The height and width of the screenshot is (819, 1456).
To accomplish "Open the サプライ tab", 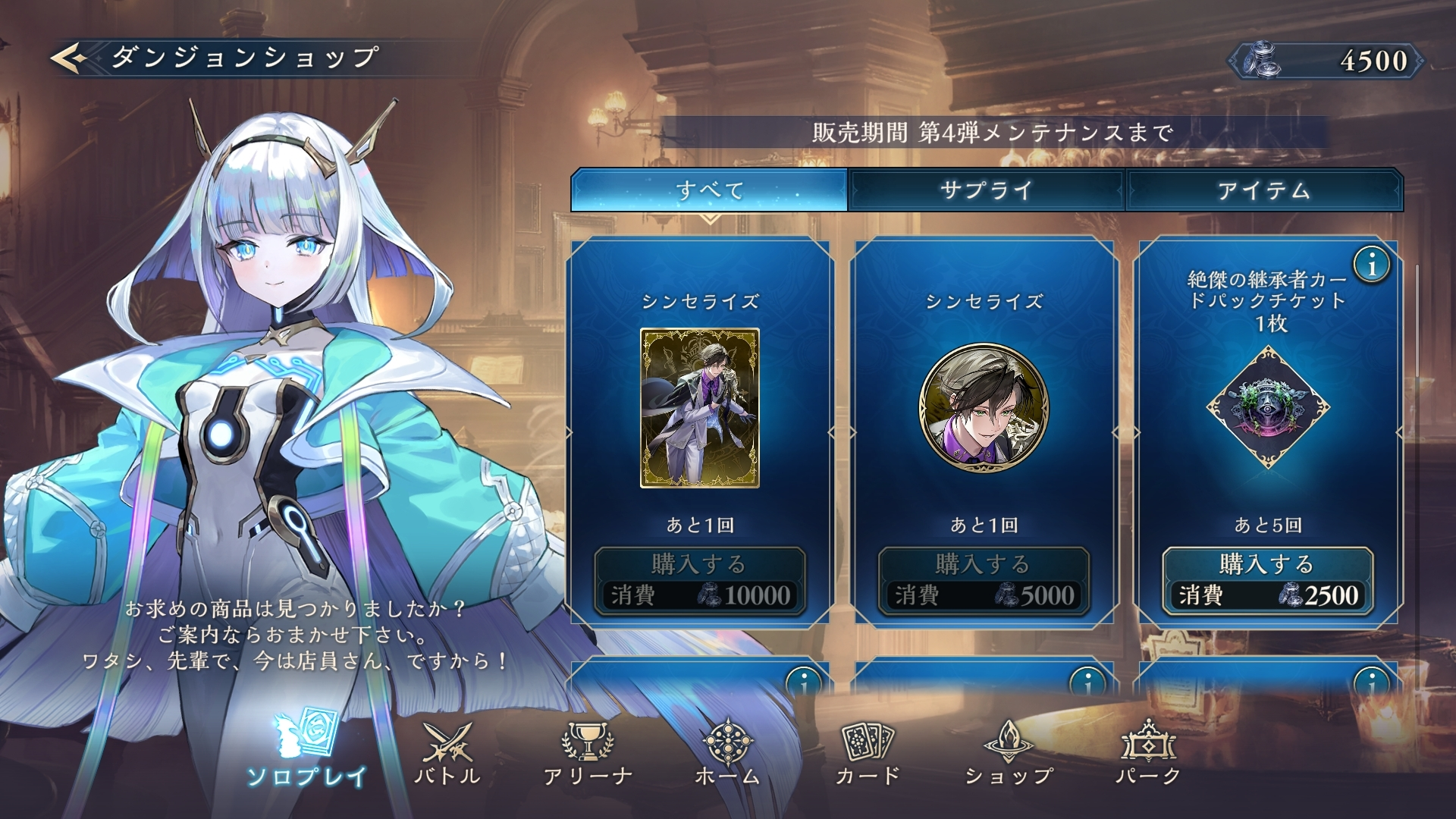I will click(986, 190).
